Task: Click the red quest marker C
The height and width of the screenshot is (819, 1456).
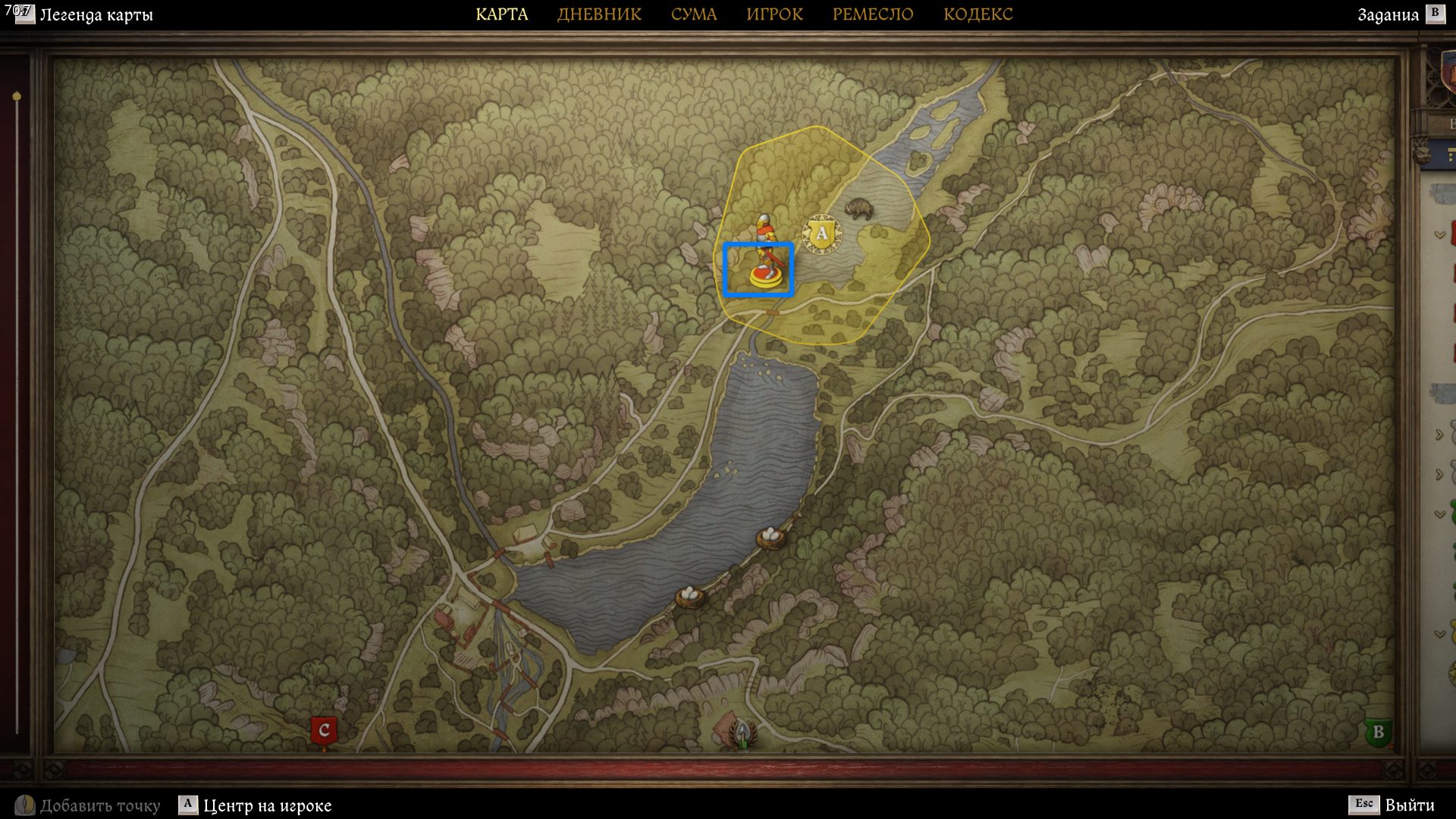Action: [324, 731]
